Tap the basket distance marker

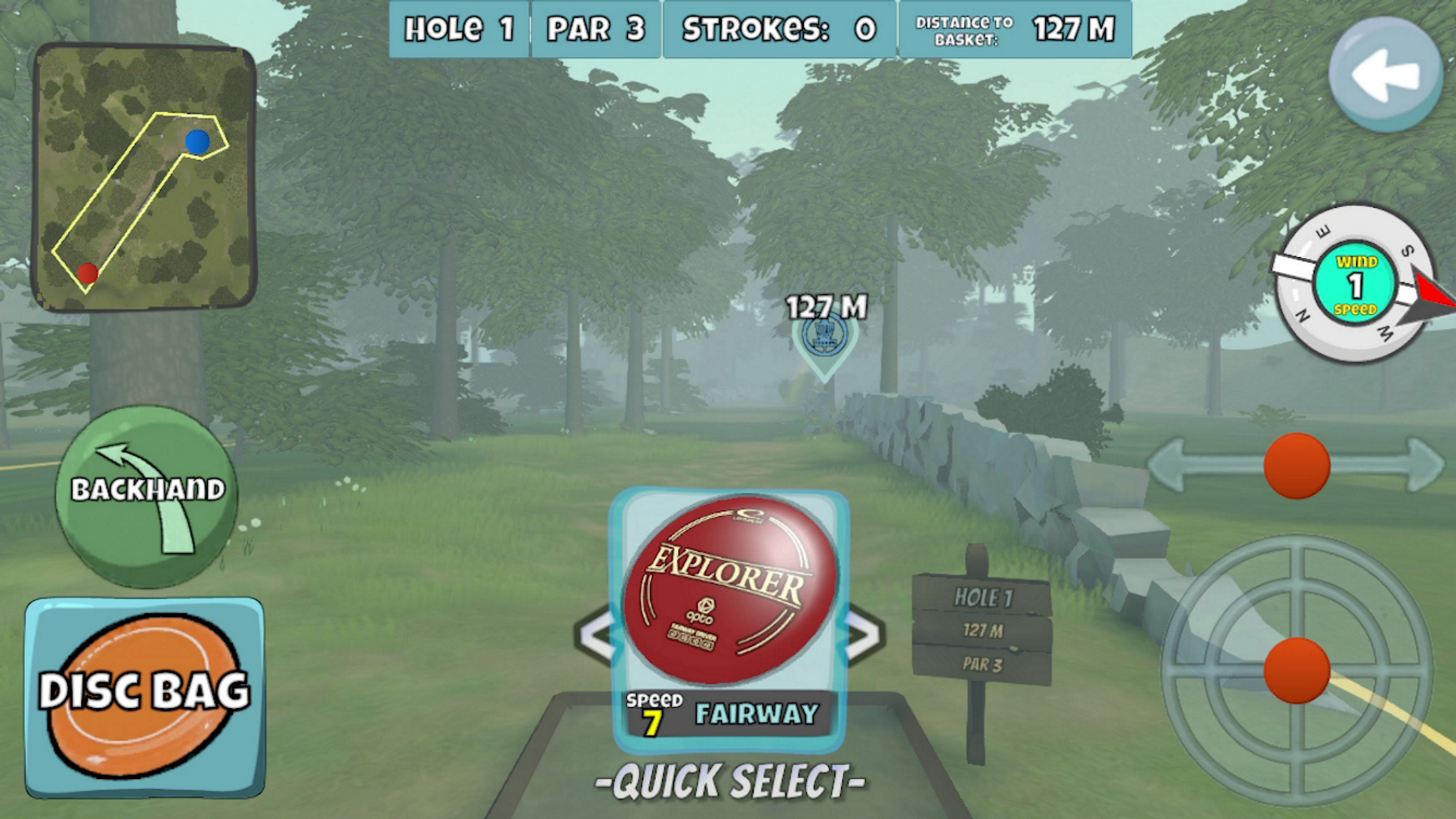click(x=824, y=338)
